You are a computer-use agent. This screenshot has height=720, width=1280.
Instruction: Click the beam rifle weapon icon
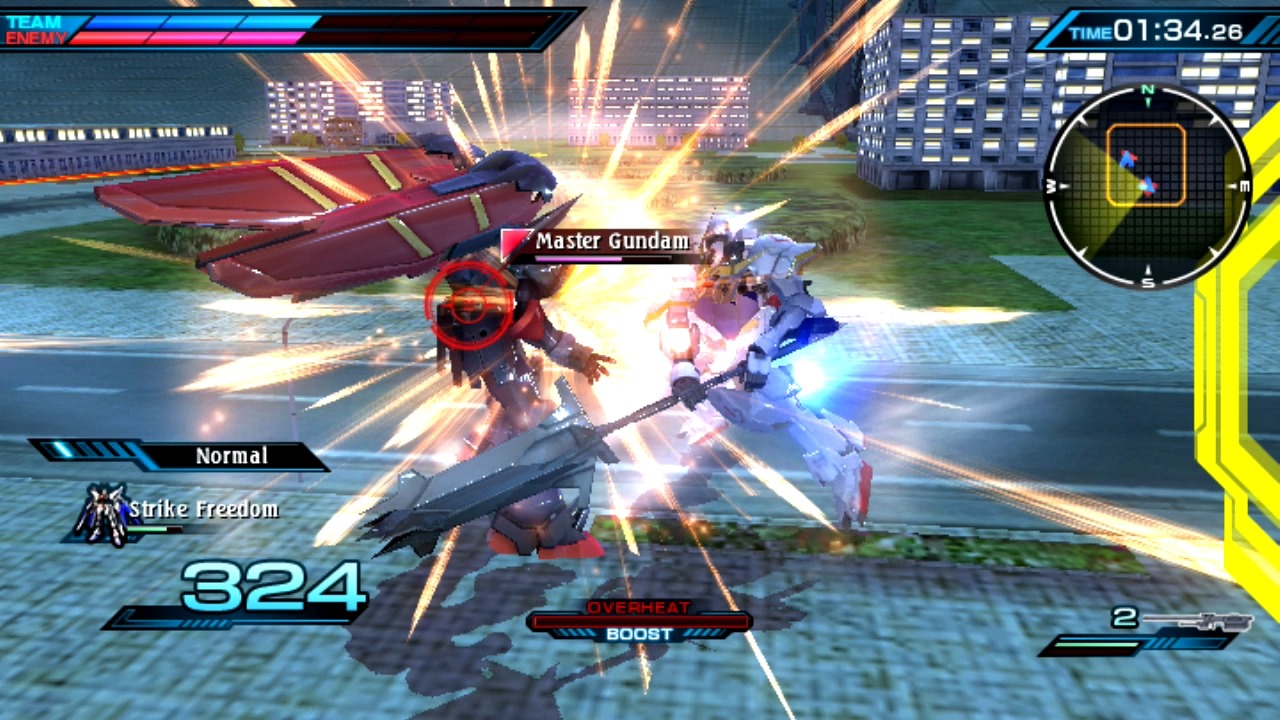click(x=1198, y=621)
